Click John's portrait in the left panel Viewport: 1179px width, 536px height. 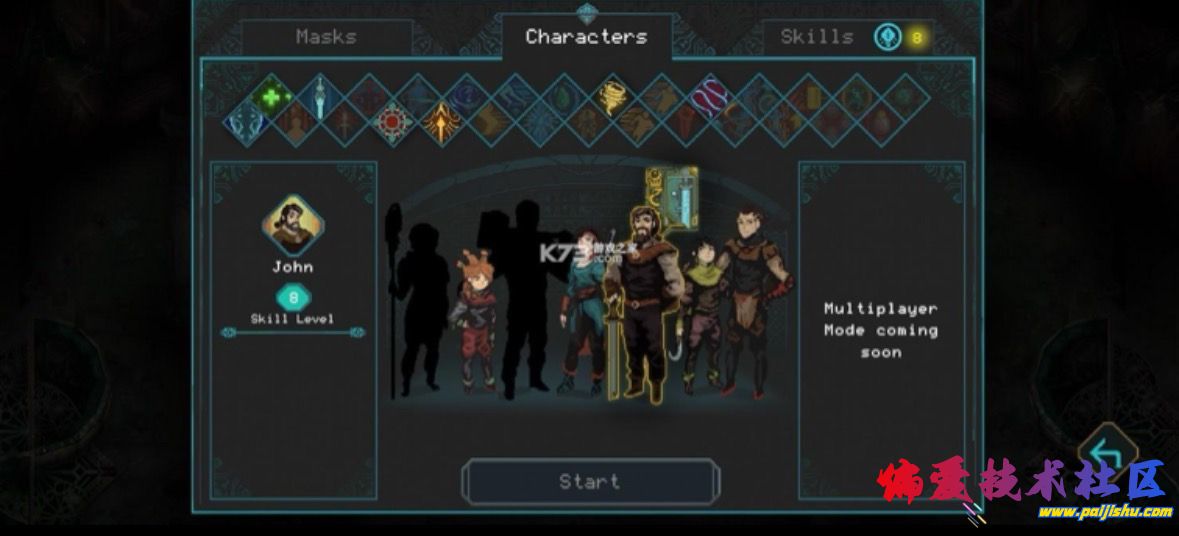tap(292, 225)
